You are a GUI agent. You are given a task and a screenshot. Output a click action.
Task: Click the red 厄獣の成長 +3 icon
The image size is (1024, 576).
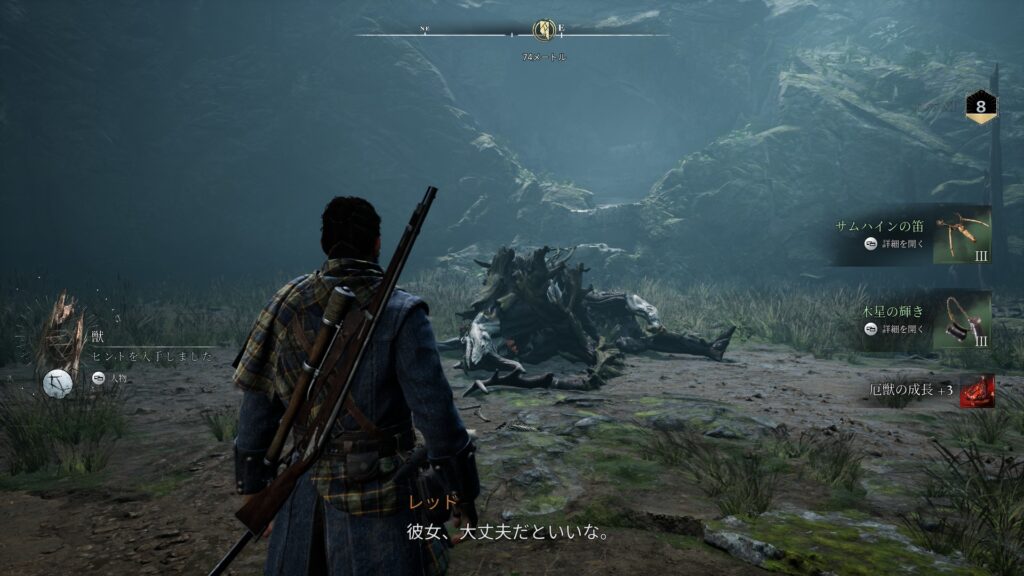977,391
